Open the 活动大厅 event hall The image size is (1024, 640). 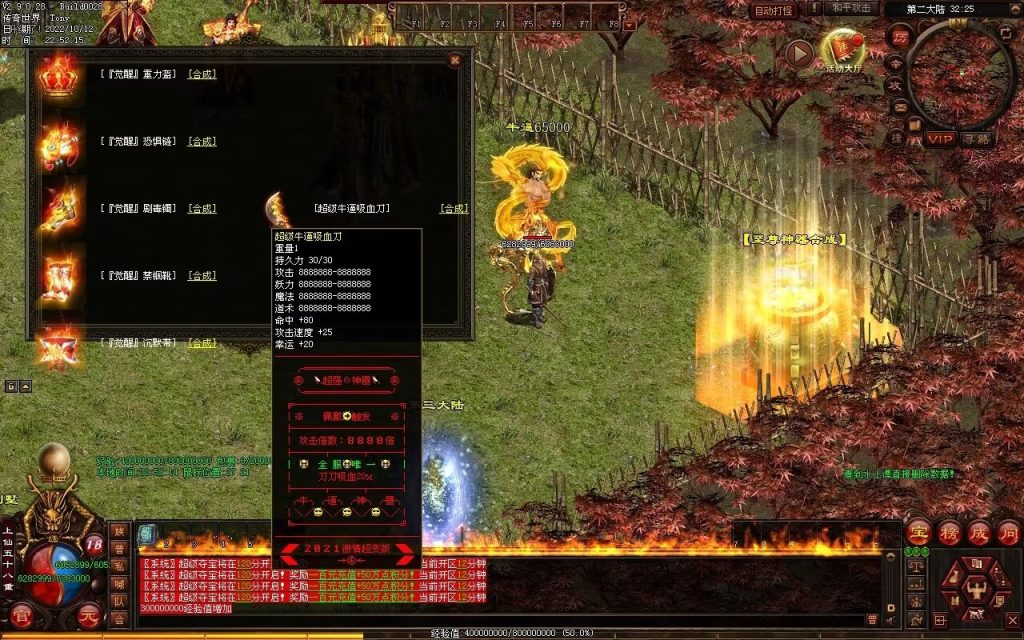[x=842, y=50]
